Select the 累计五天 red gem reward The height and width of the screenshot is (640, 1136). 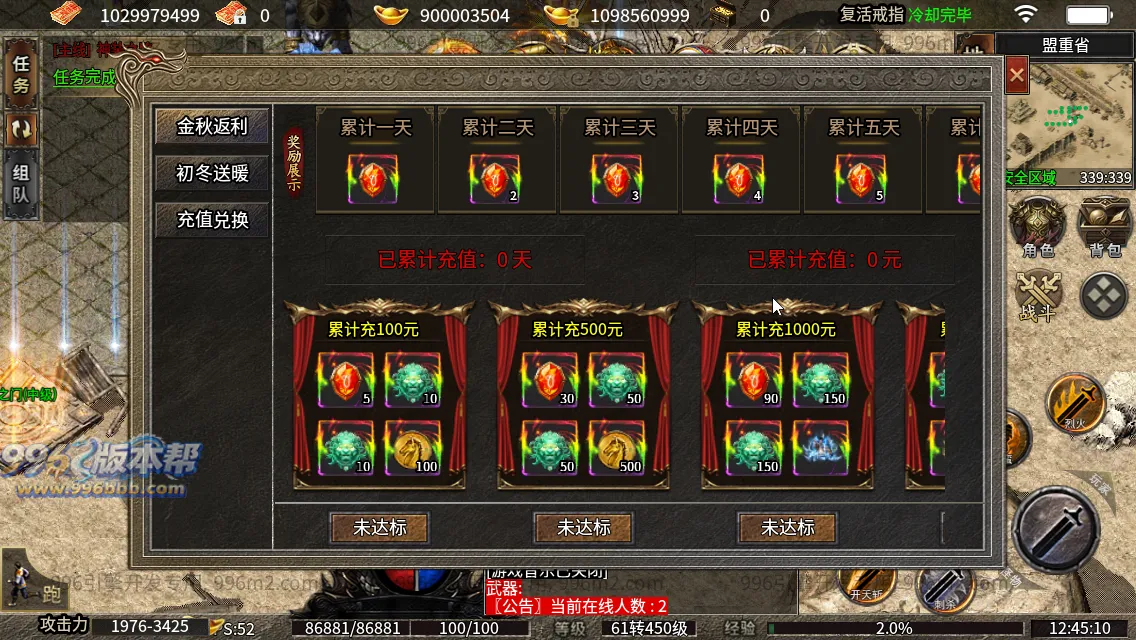point(861,180)
